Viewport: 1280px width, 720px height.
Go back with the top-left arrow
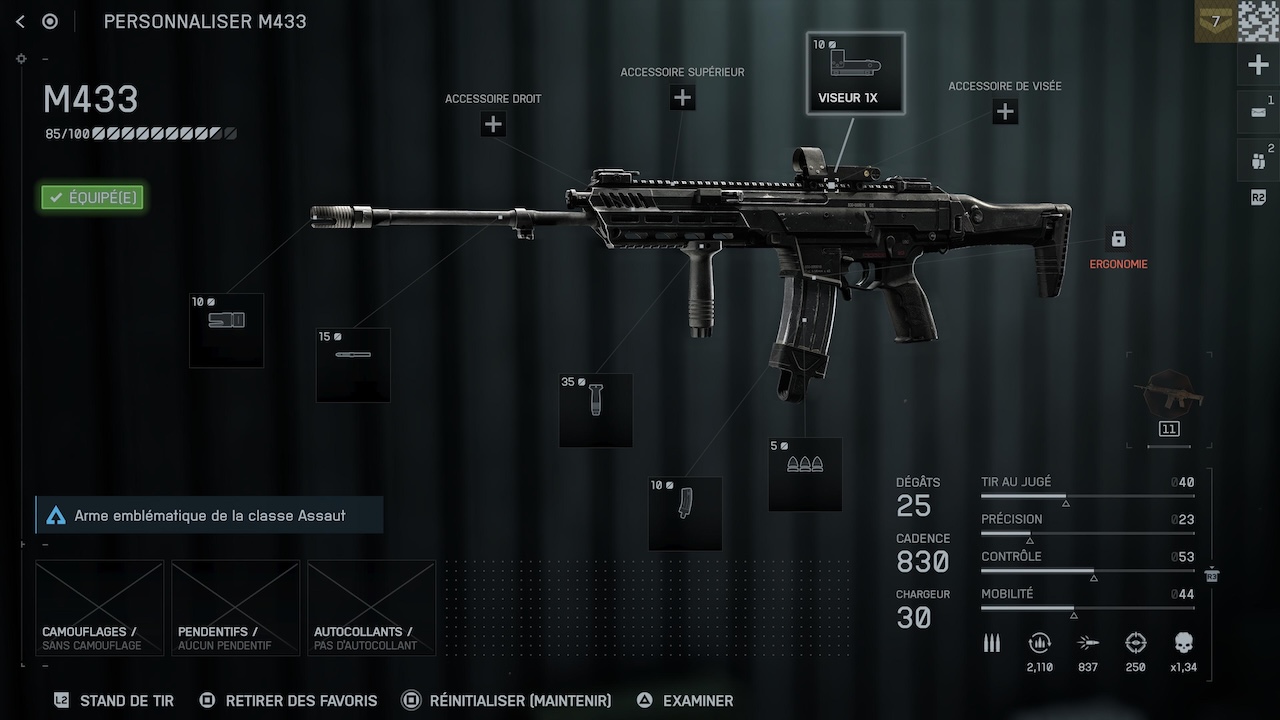pos(20,21)
